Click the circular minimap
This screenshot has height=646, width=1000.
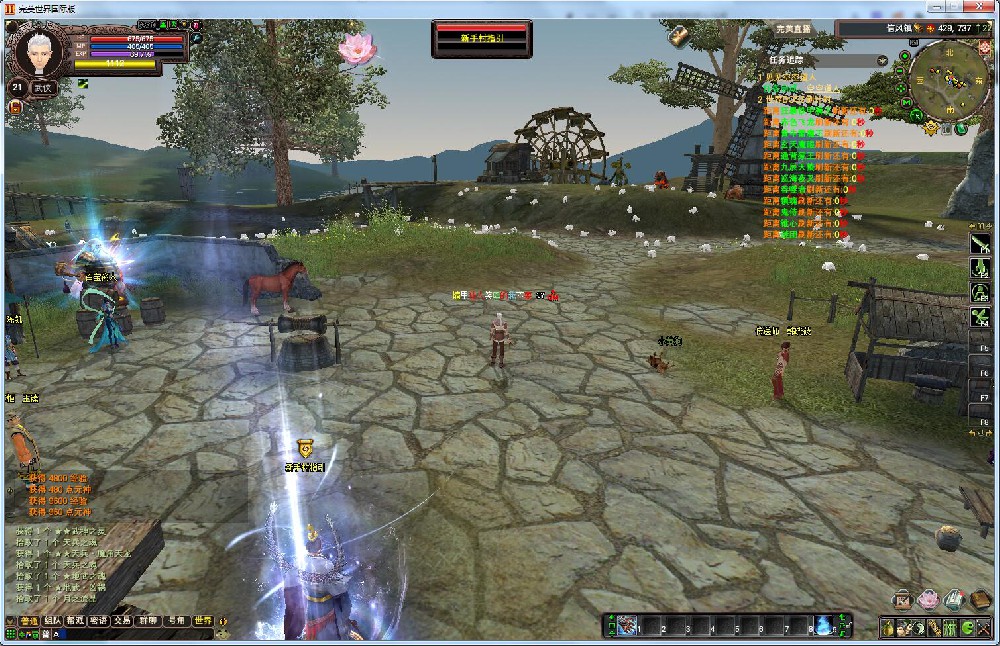943,80
